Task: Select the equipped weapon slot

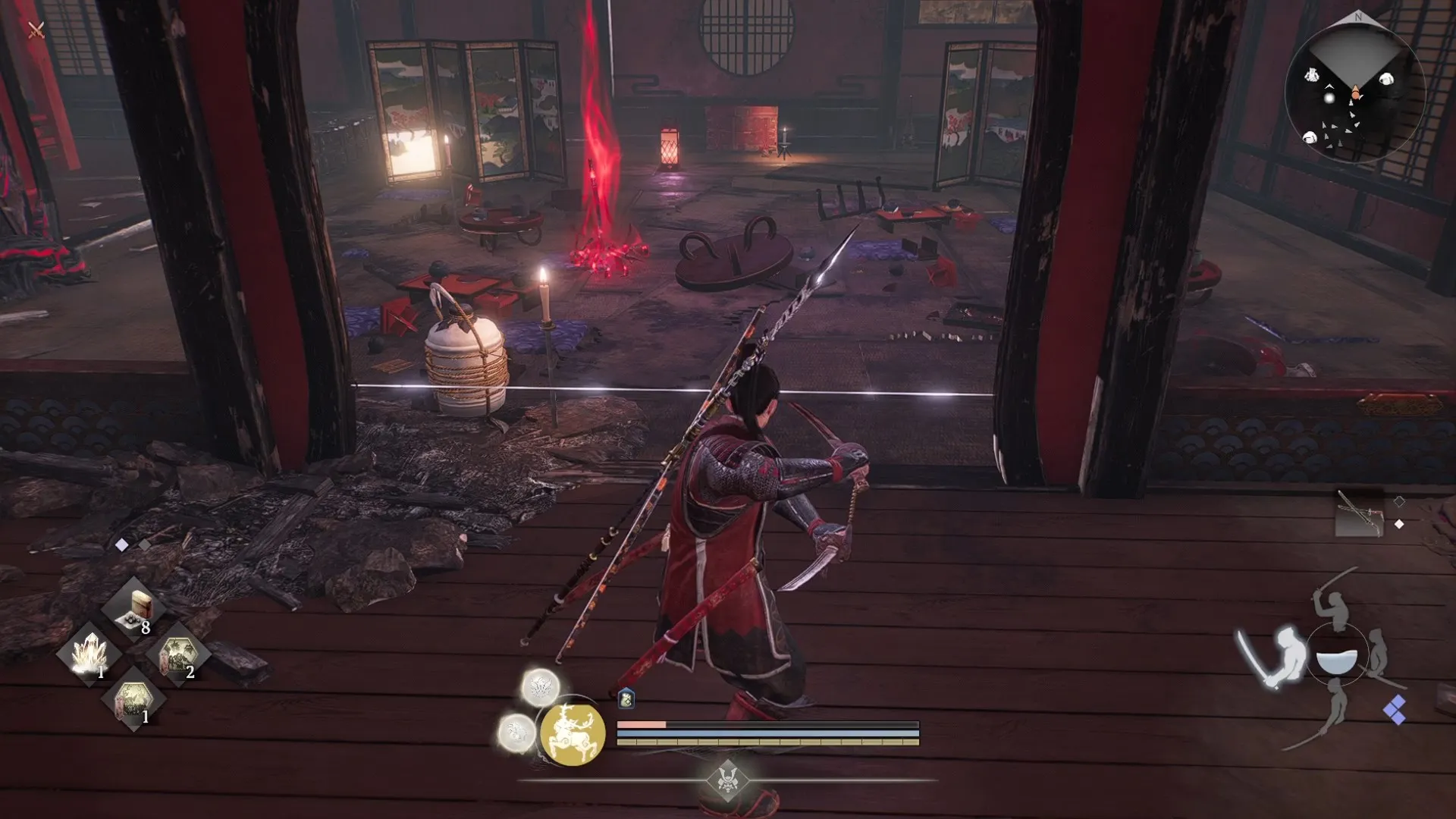Action: click(x=1359, y=515)
